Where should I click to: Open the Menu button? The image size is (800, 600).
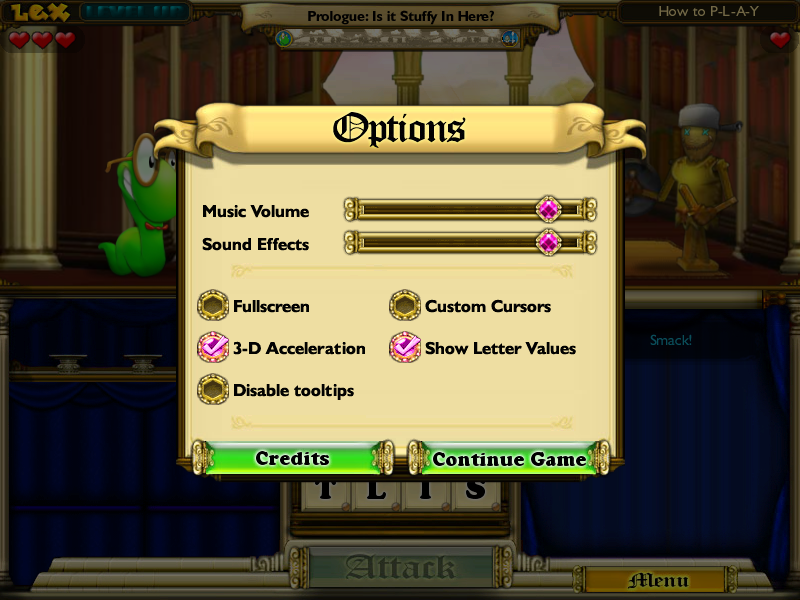659,580
